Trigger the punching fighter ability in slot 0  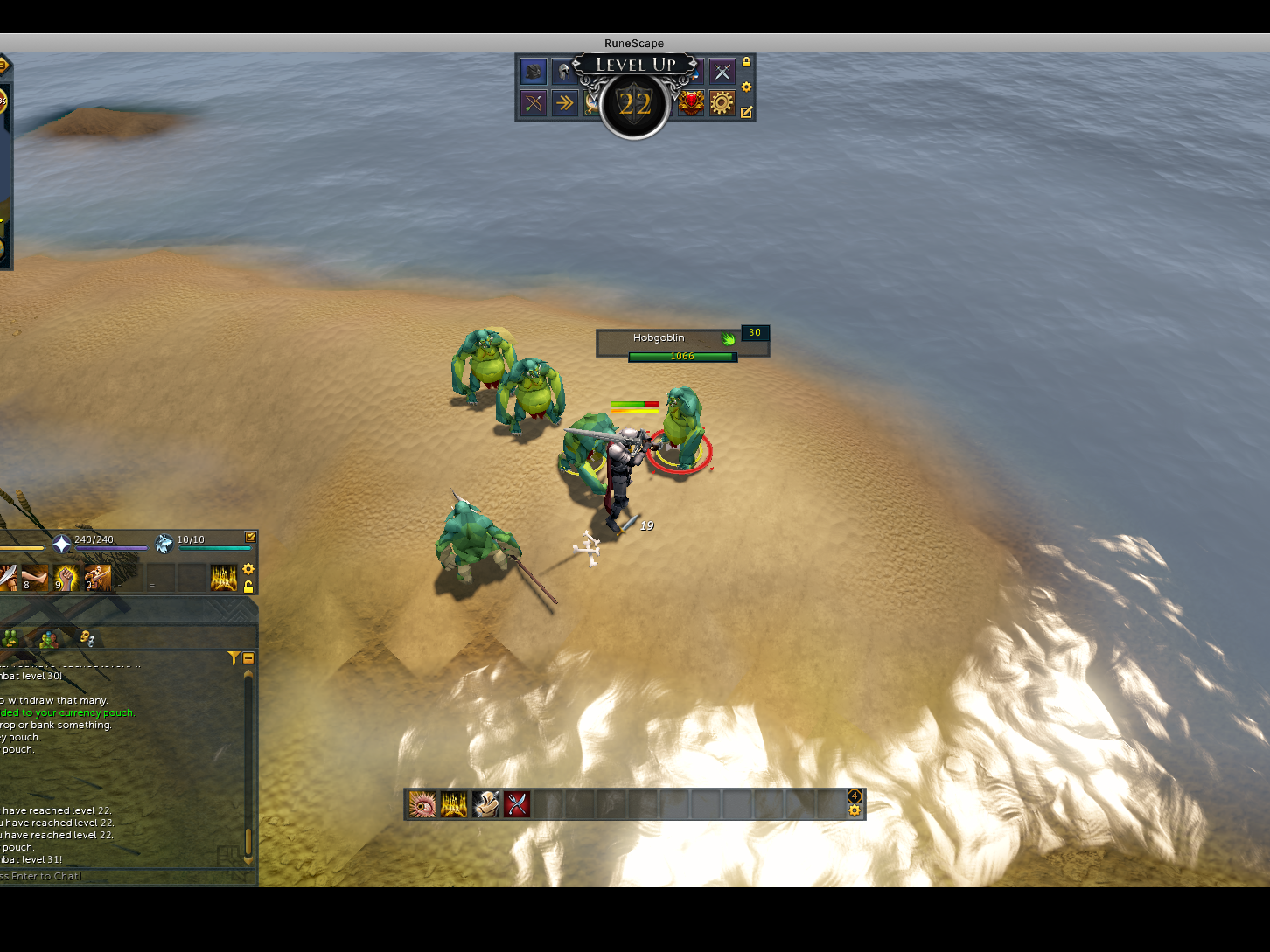click(x=98, y=577)
